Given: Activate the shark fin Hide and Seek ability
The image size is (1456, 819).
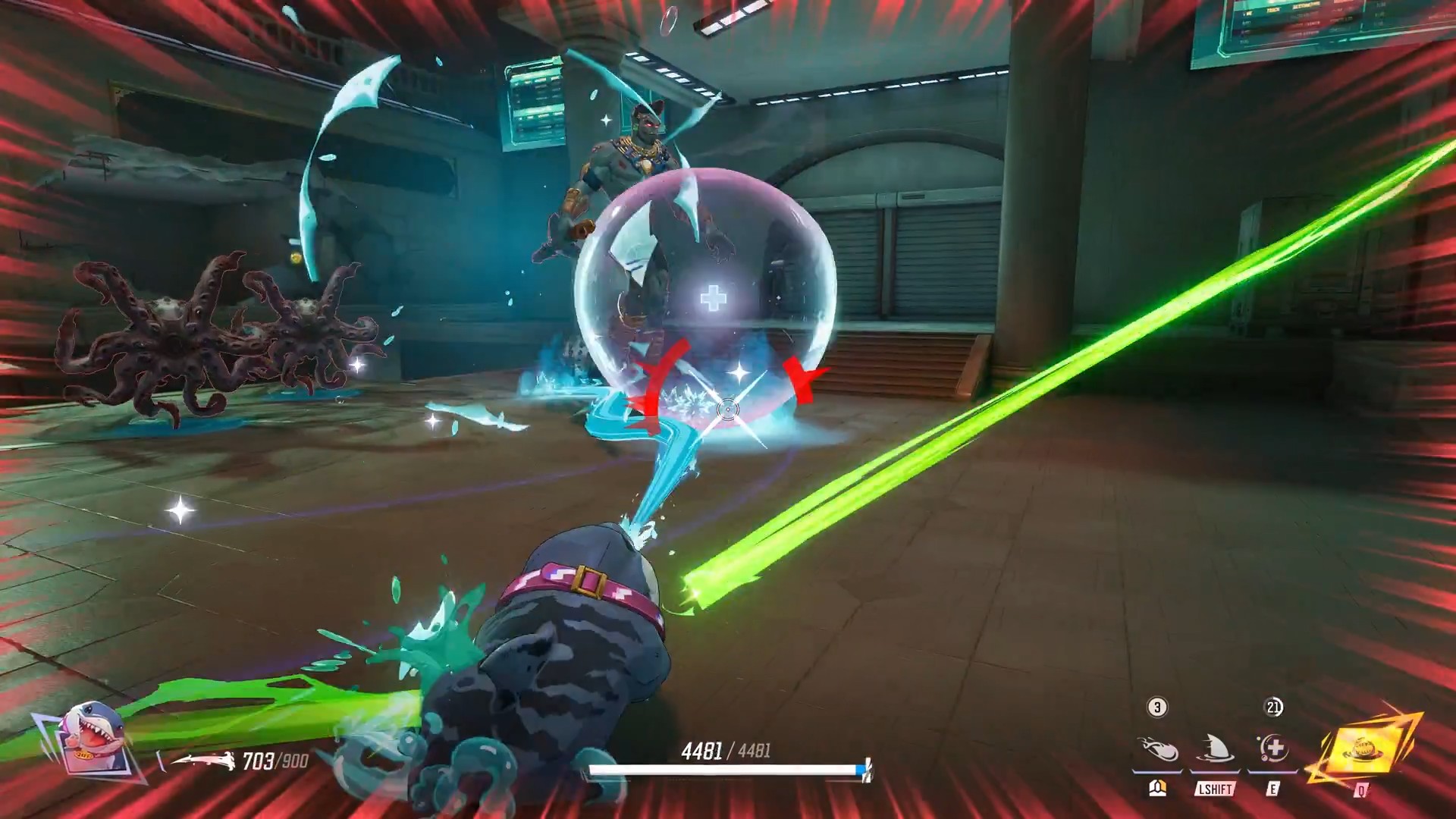Looking at the screenshot, I should 1215,749.
